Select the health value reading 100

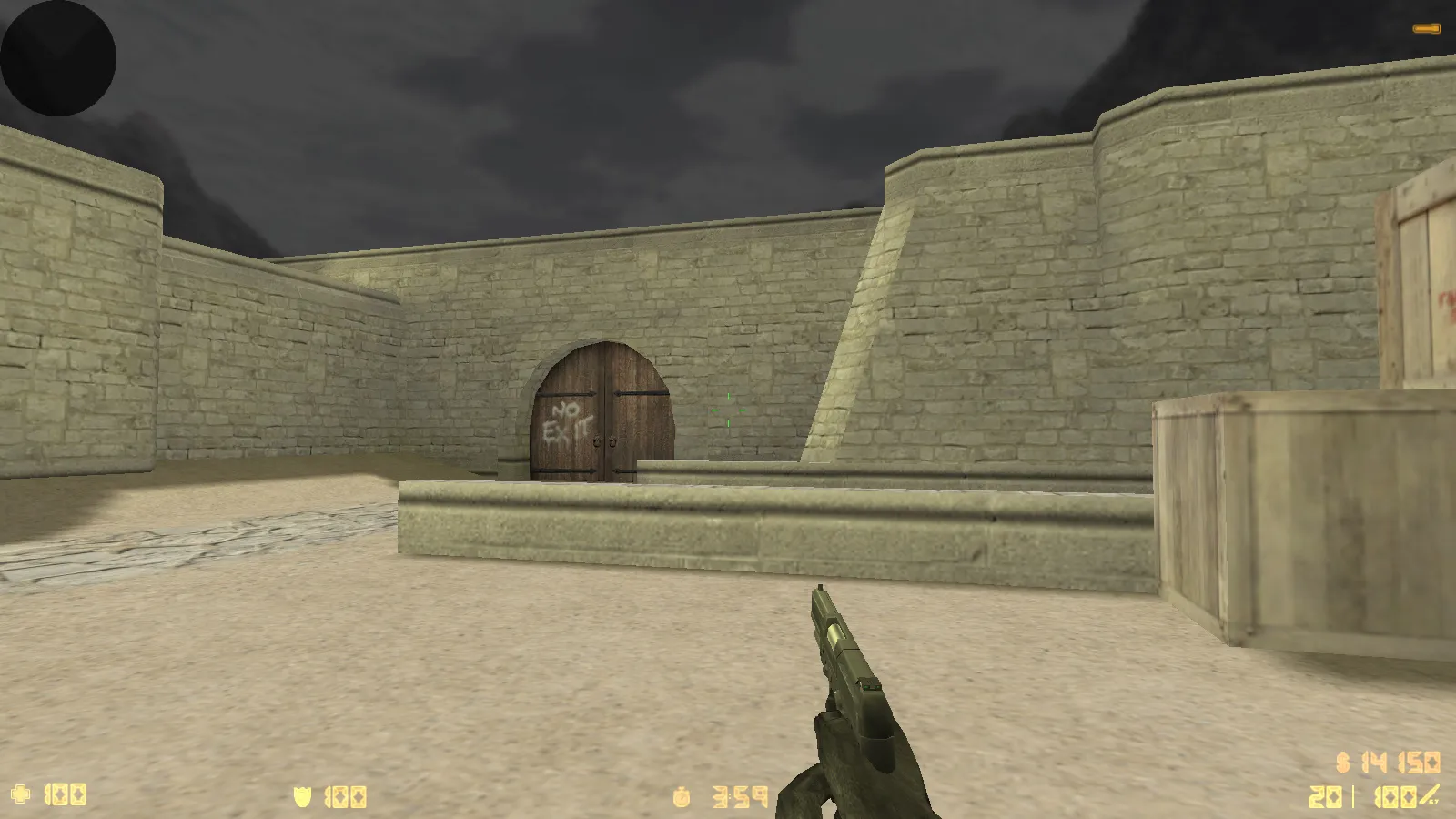tap(66, 794)
